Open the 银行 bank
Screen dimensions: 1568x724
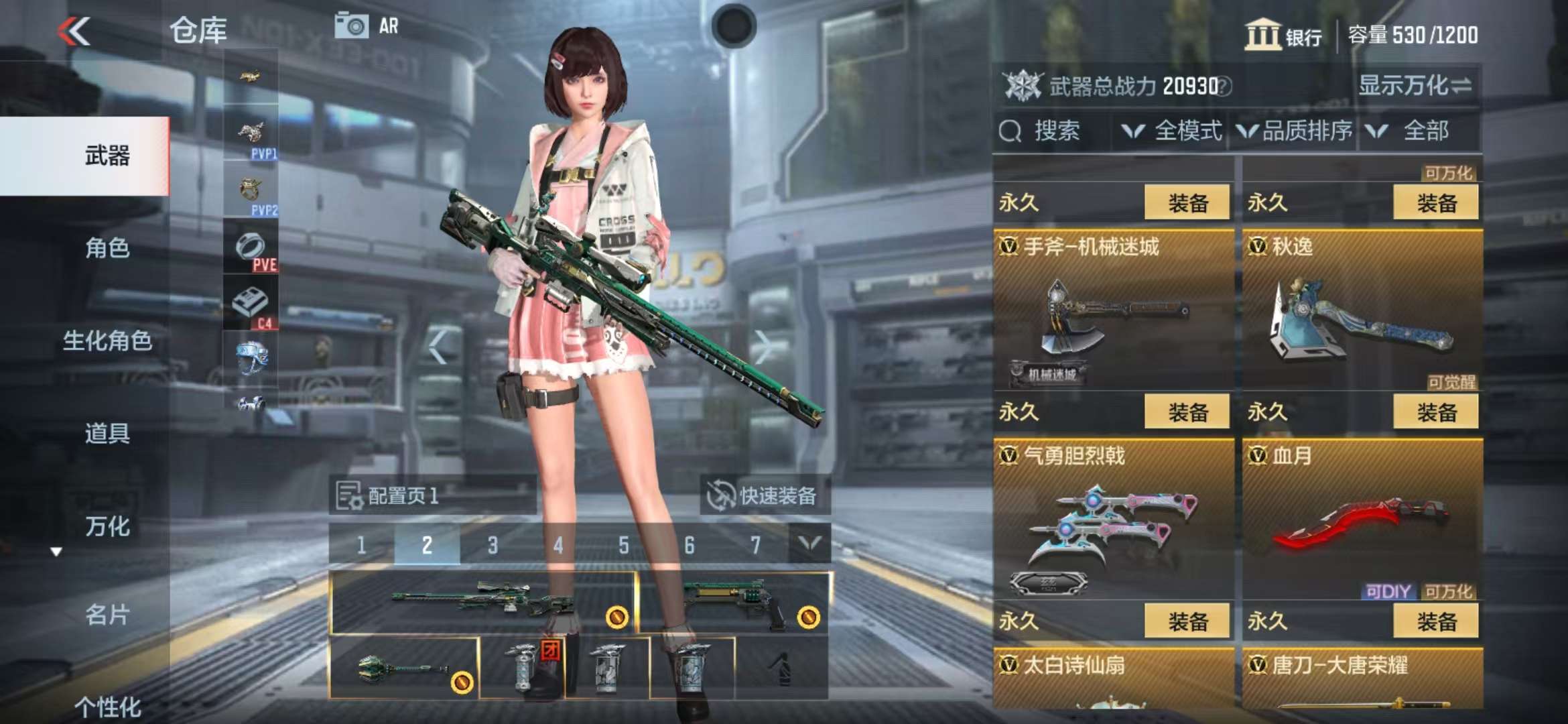(x=1283, y=35)
